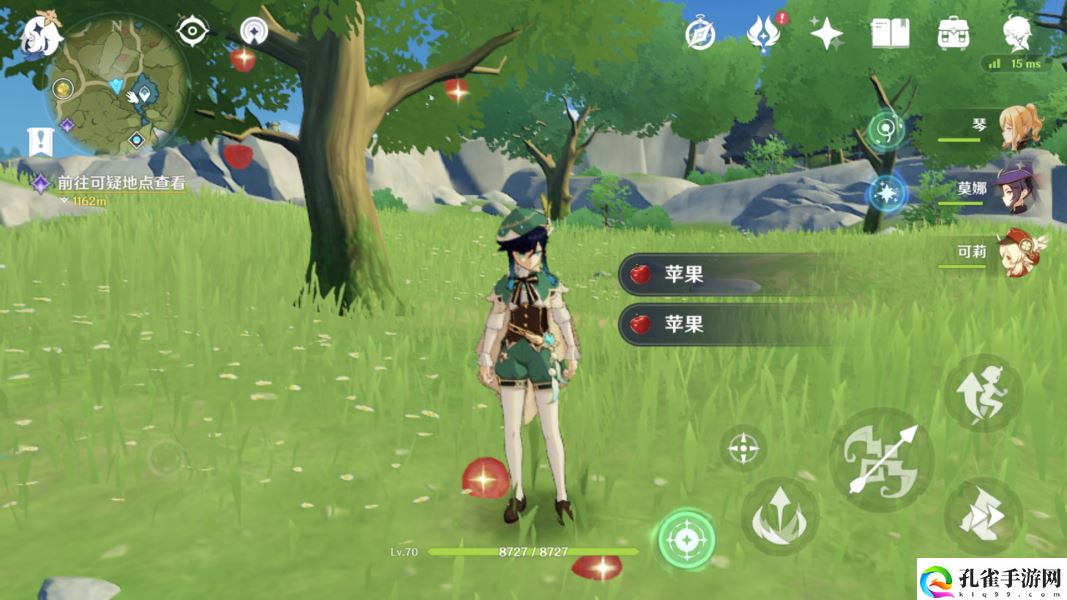Switch to party member 莫娜
Image resolution: width=1067 pixels, height=600 pixels.
click(x=1020, y=189)
